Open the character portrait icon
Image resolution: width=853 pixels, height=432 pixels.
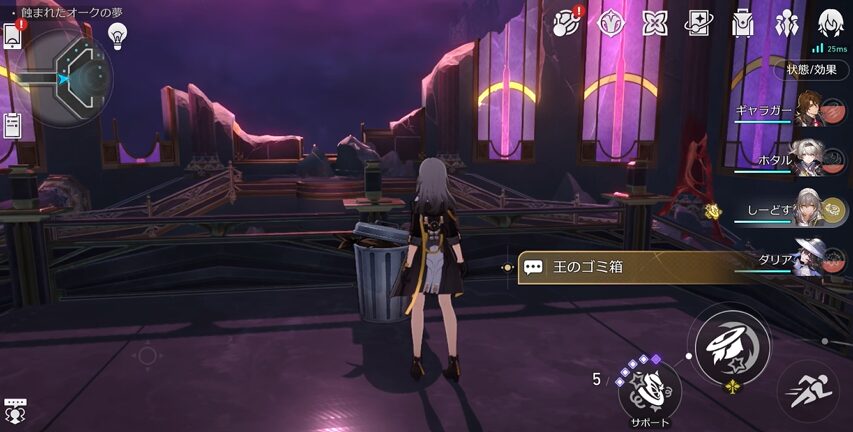click(x=831, y=22)
